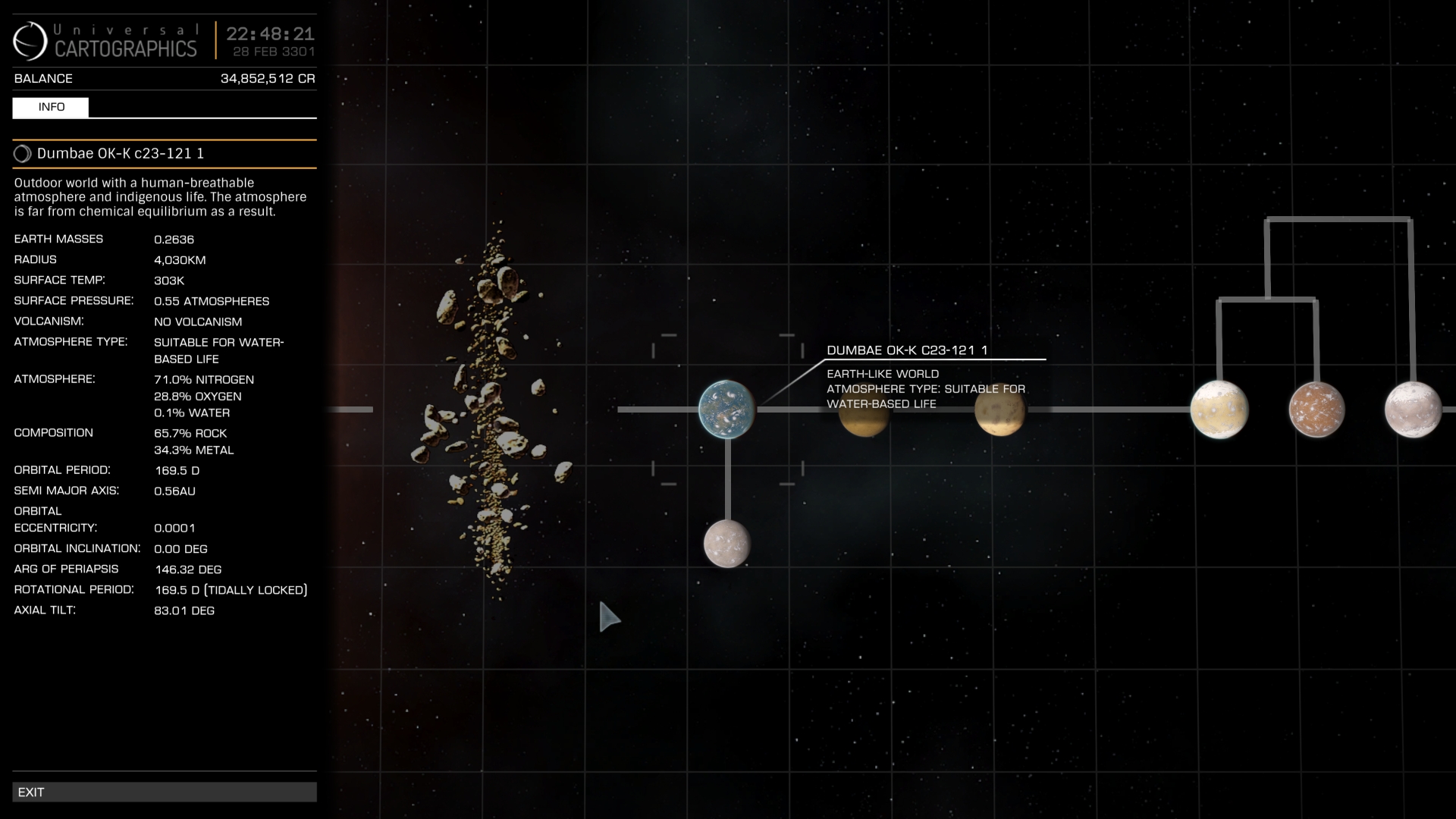Select the asteroid belt cluster

[491, 409]
